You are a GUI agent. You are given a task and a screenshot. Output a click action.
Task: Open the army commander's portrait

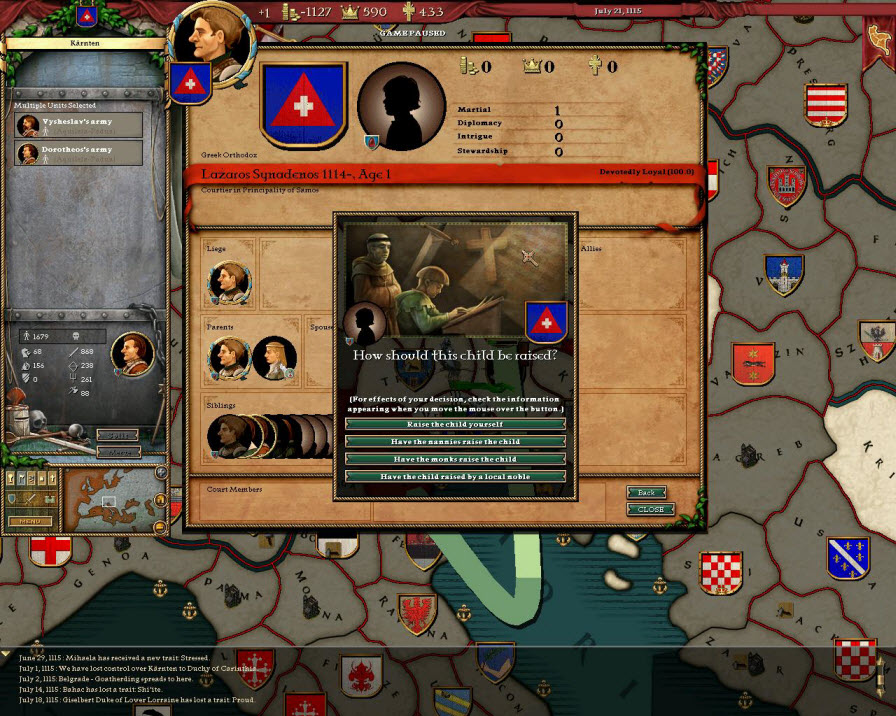132,352
